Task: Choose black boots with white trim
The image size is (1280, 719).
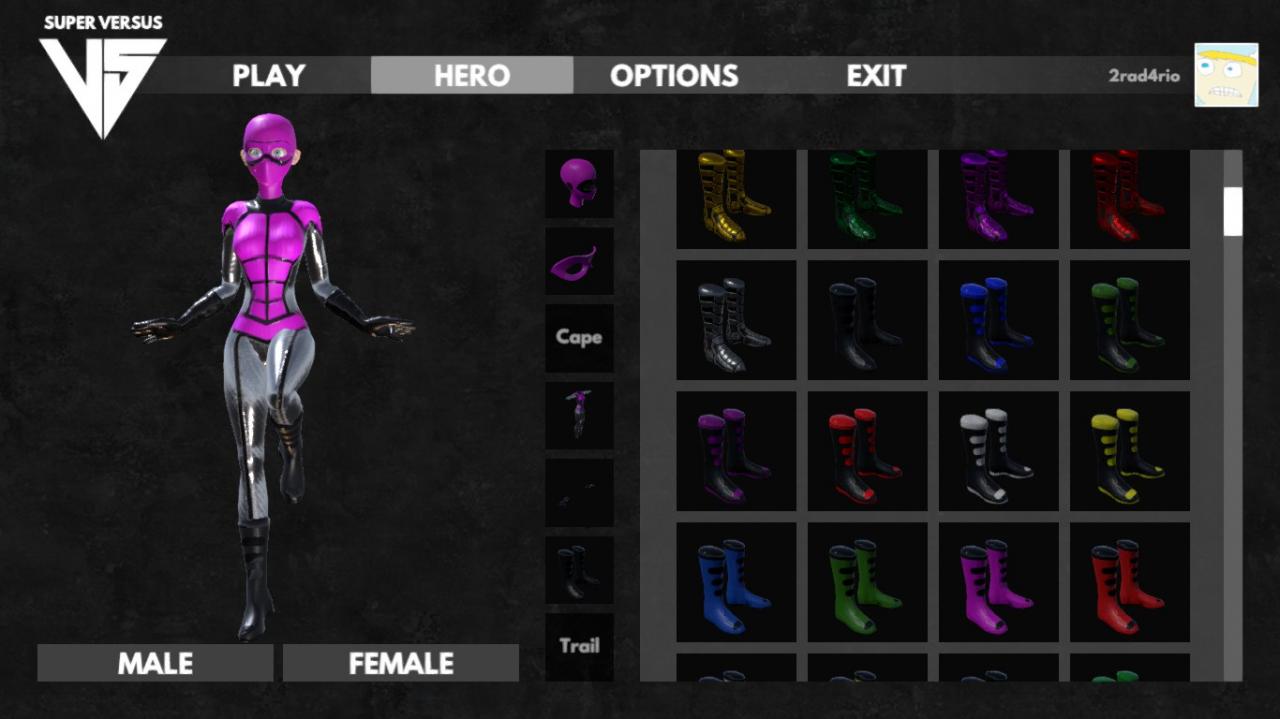Action: (998, 452)
